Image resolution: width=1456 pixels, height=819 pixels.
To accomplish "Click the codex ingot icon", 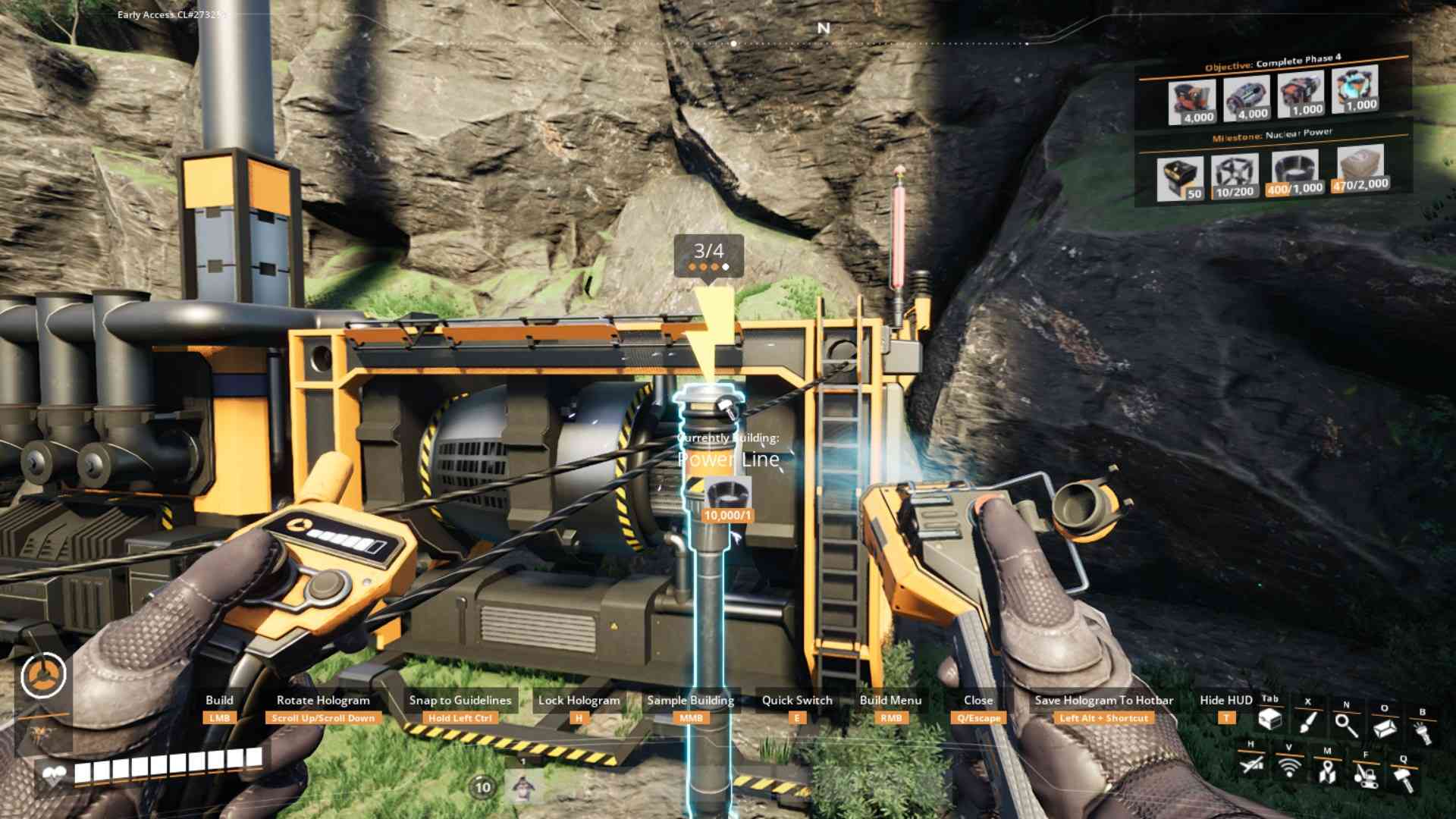I will pos(1385,728).
